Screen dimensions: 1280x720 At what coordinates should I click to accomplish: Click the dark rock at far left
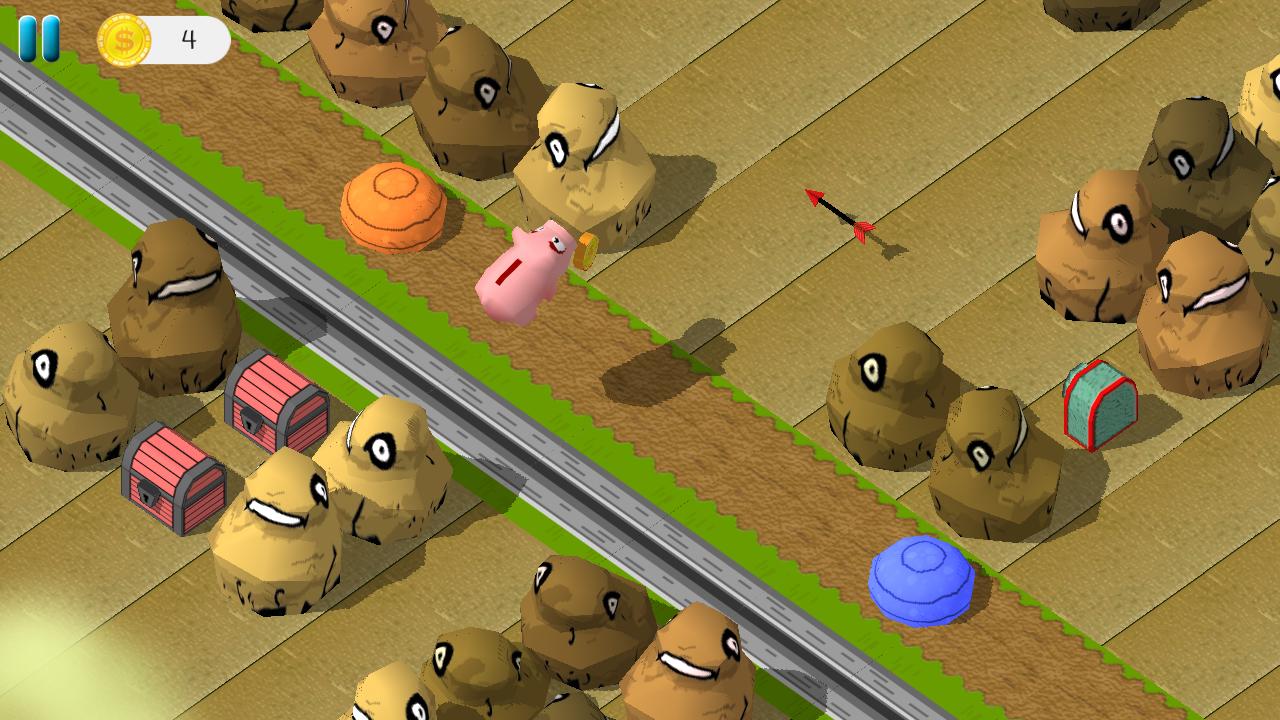(x=60, y=390)
